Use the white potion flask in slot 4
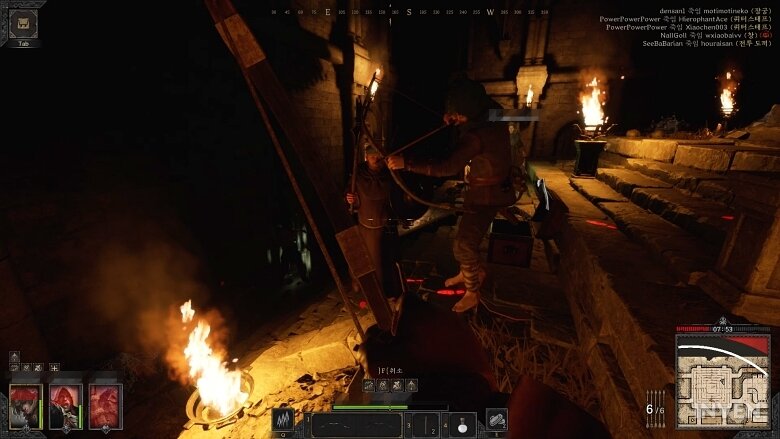780x439 pixels. click(x=461, y=424)
